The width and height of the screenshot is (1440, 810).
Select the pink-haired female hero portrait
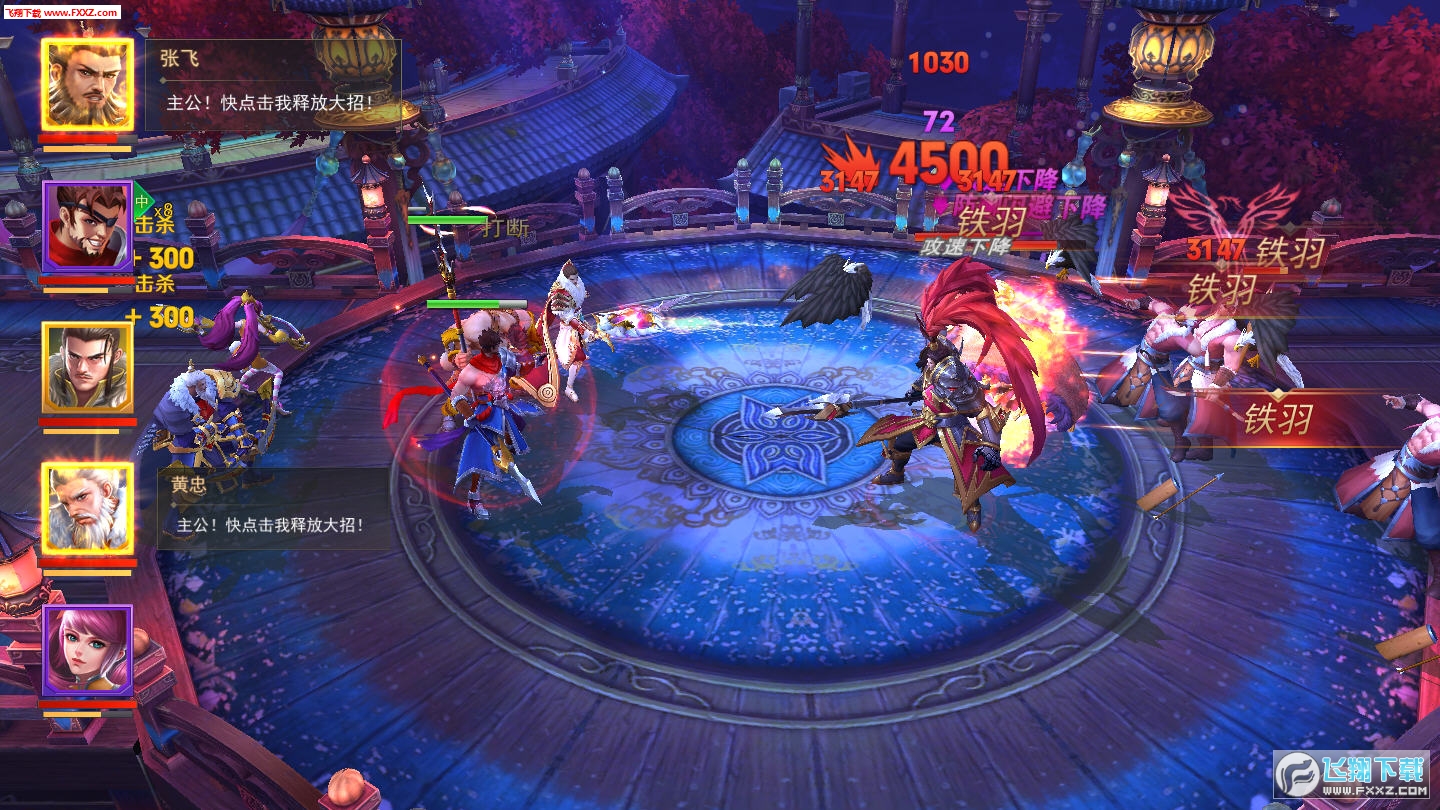(88, 651)
